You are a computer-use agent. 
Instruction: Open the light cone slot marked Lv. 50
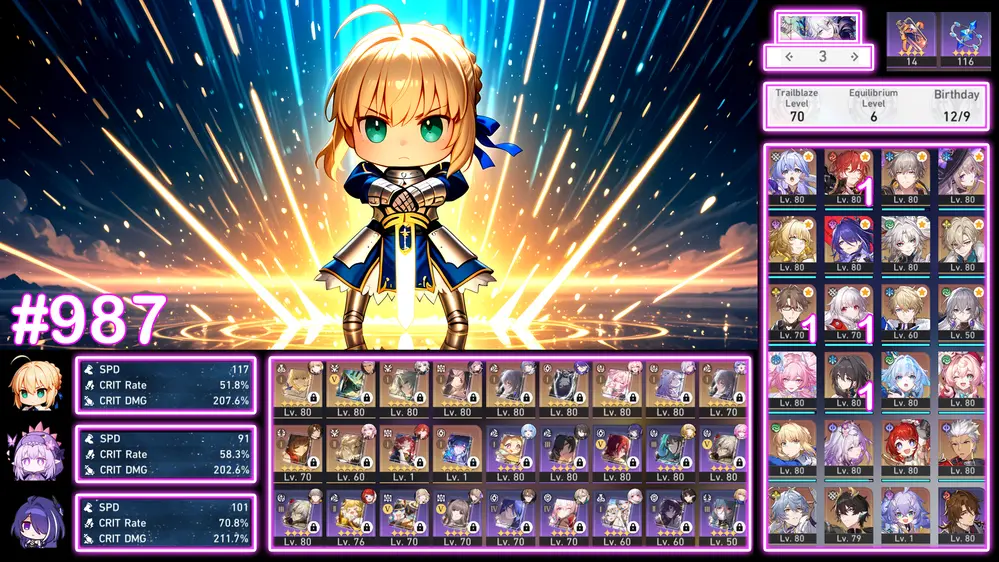click(721, 515)
